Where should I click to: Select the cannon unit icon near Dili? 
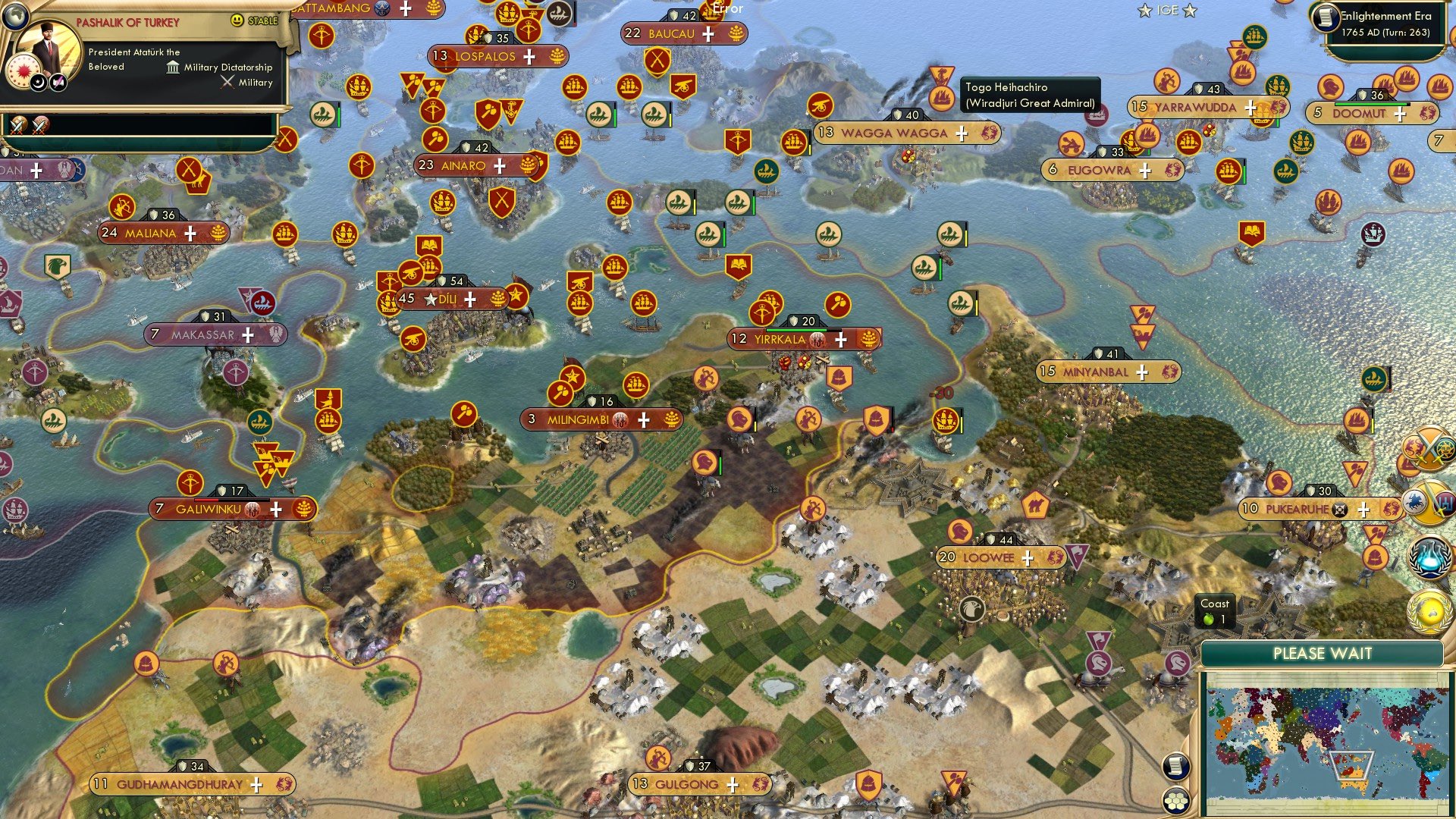tap(410, 273)
